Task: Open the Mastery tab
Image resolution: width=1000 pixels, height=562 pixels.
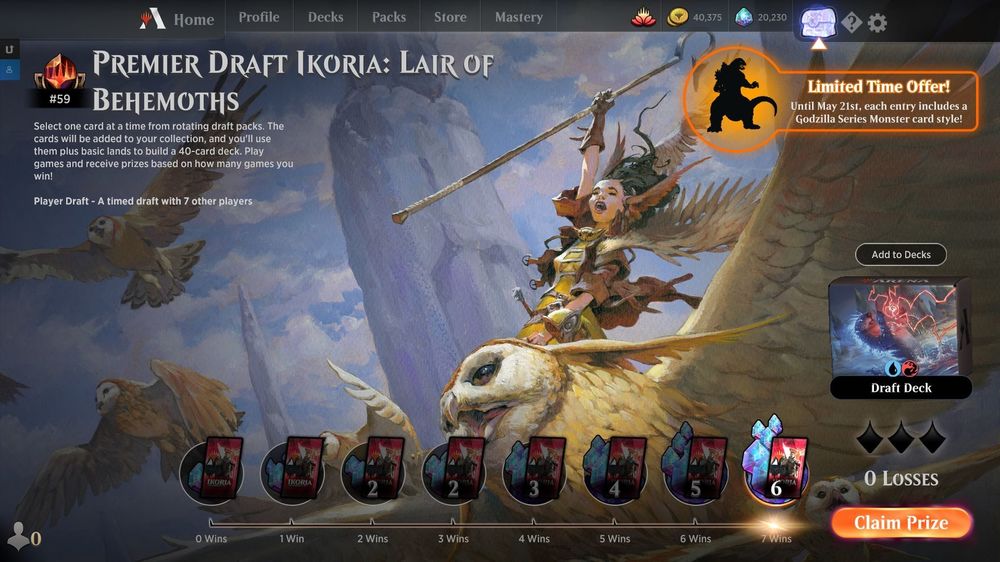Action: click(x=518, y=17)
